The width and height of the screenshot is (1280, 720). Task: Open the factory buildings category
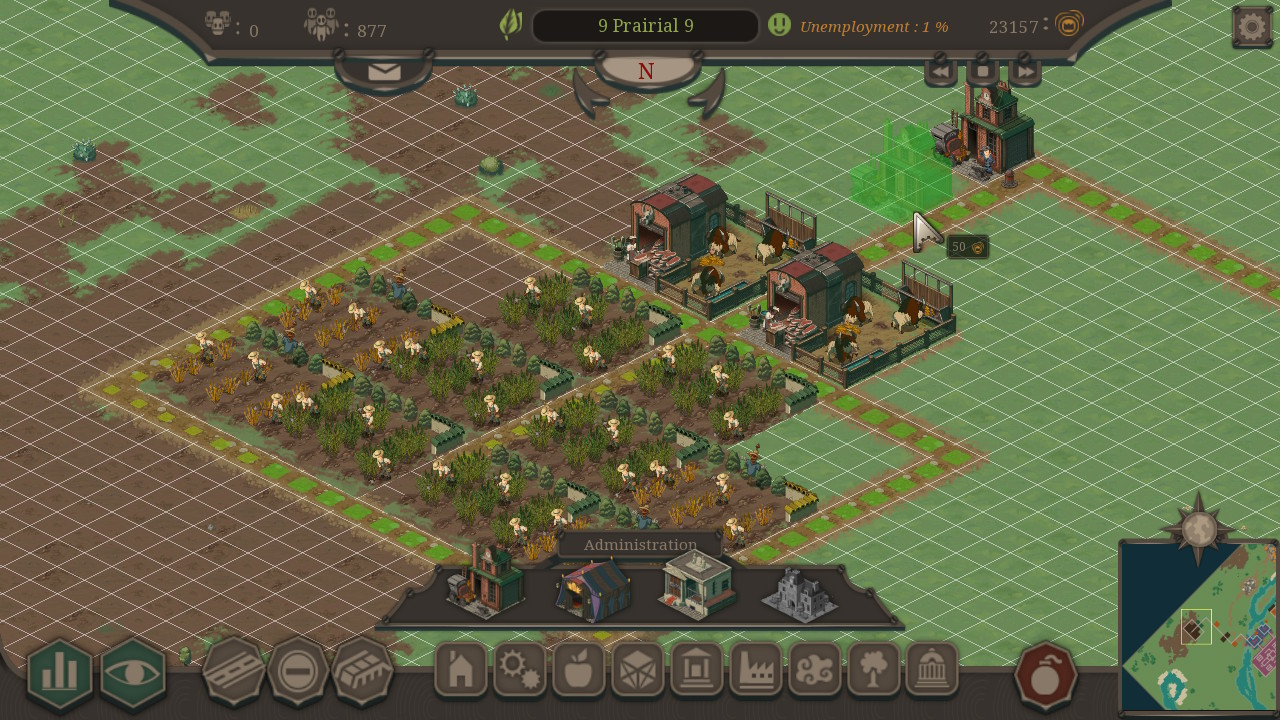point(757,672)
